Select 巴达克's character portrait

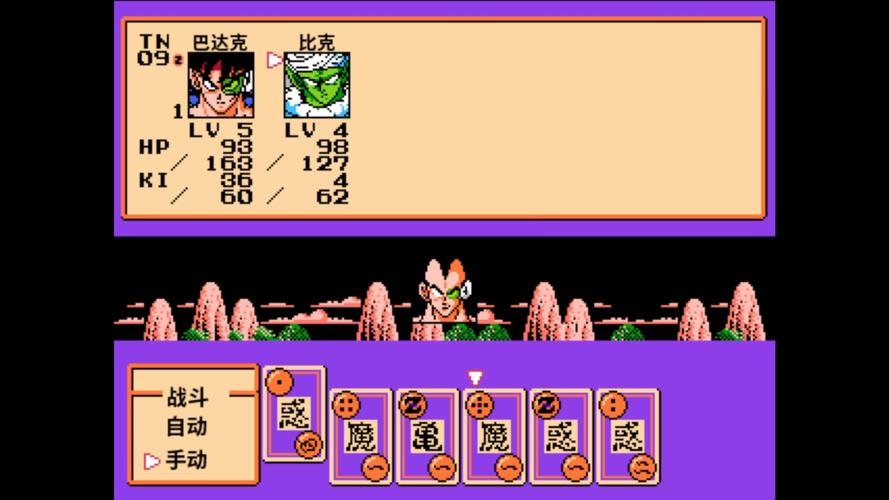220,86
